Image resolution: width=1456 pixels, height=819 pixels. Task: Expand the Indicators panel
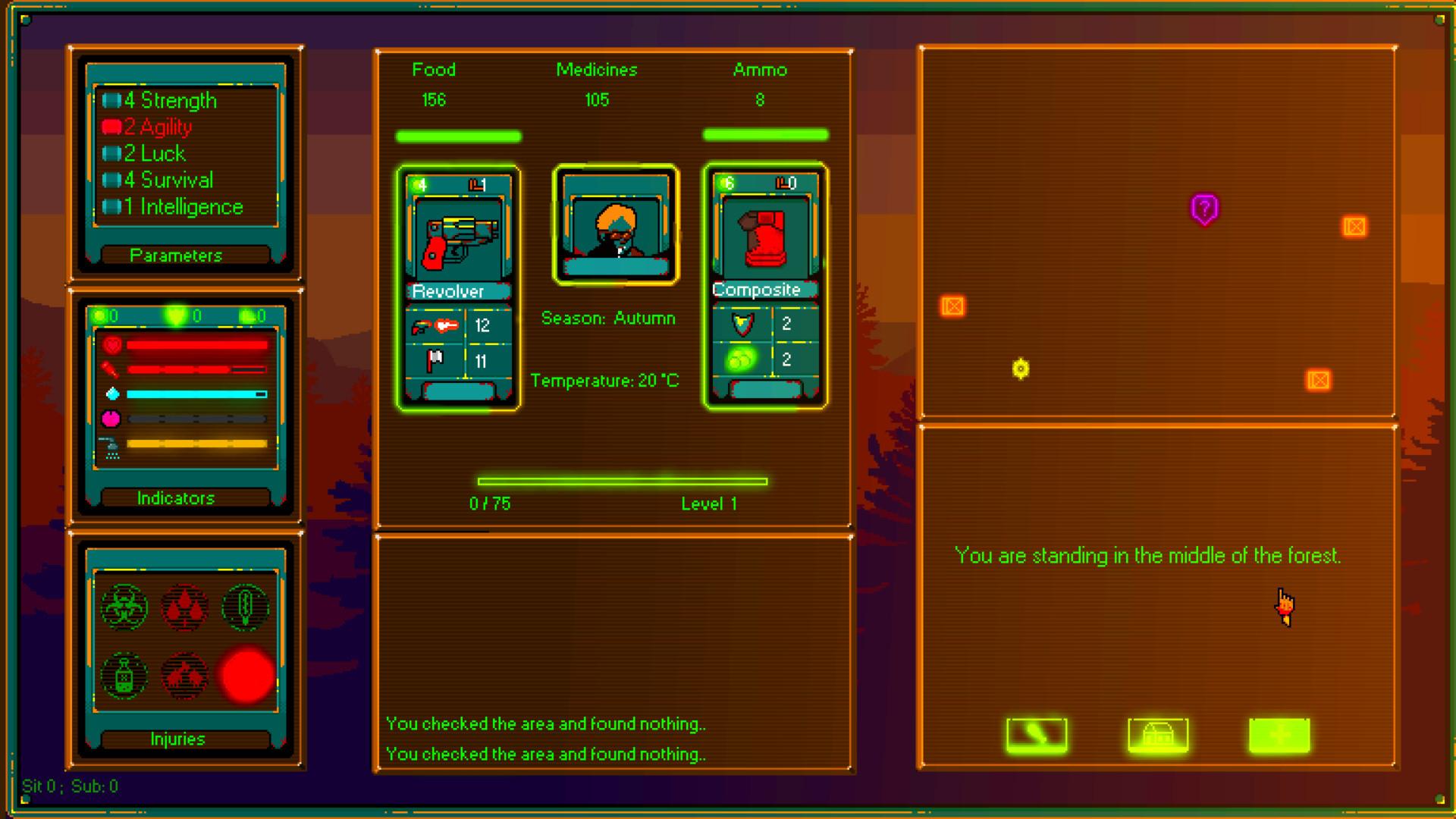click(x=177, y=497)
